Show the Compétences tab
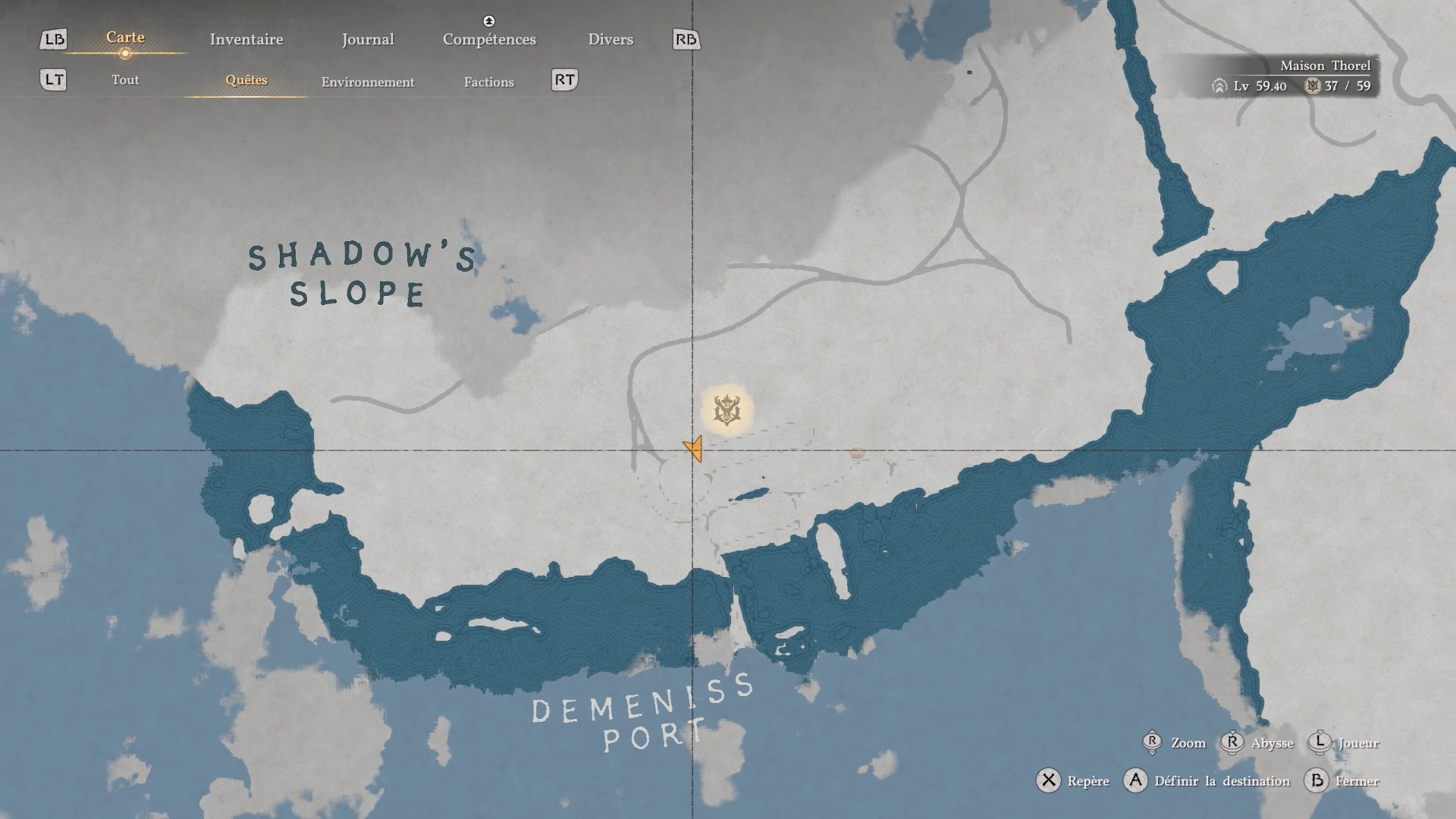 click(x=489, y=39)
